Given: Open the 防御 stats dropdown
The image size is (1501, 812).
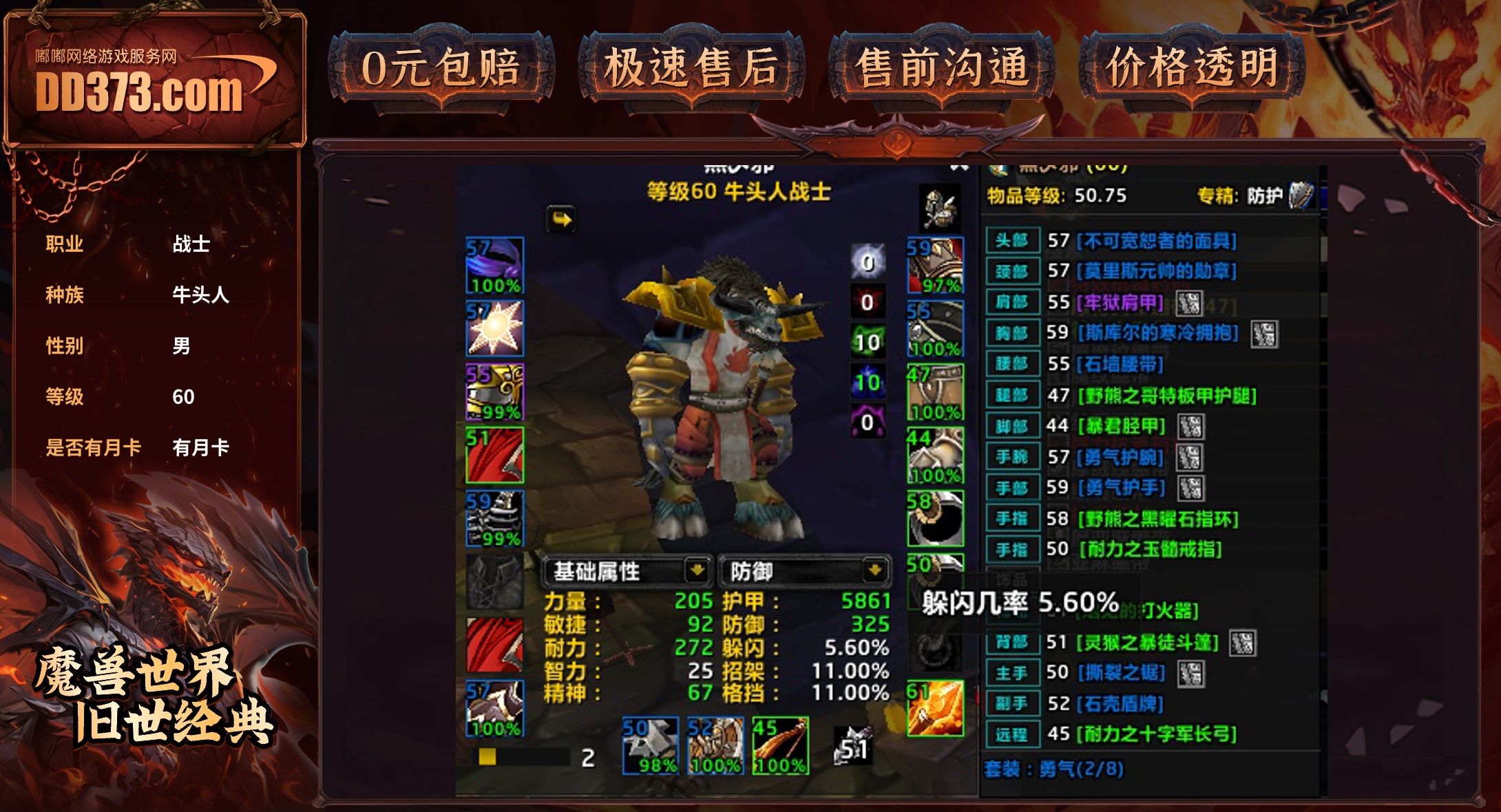Looking at the screenshot, I should (x=804, y=570).
